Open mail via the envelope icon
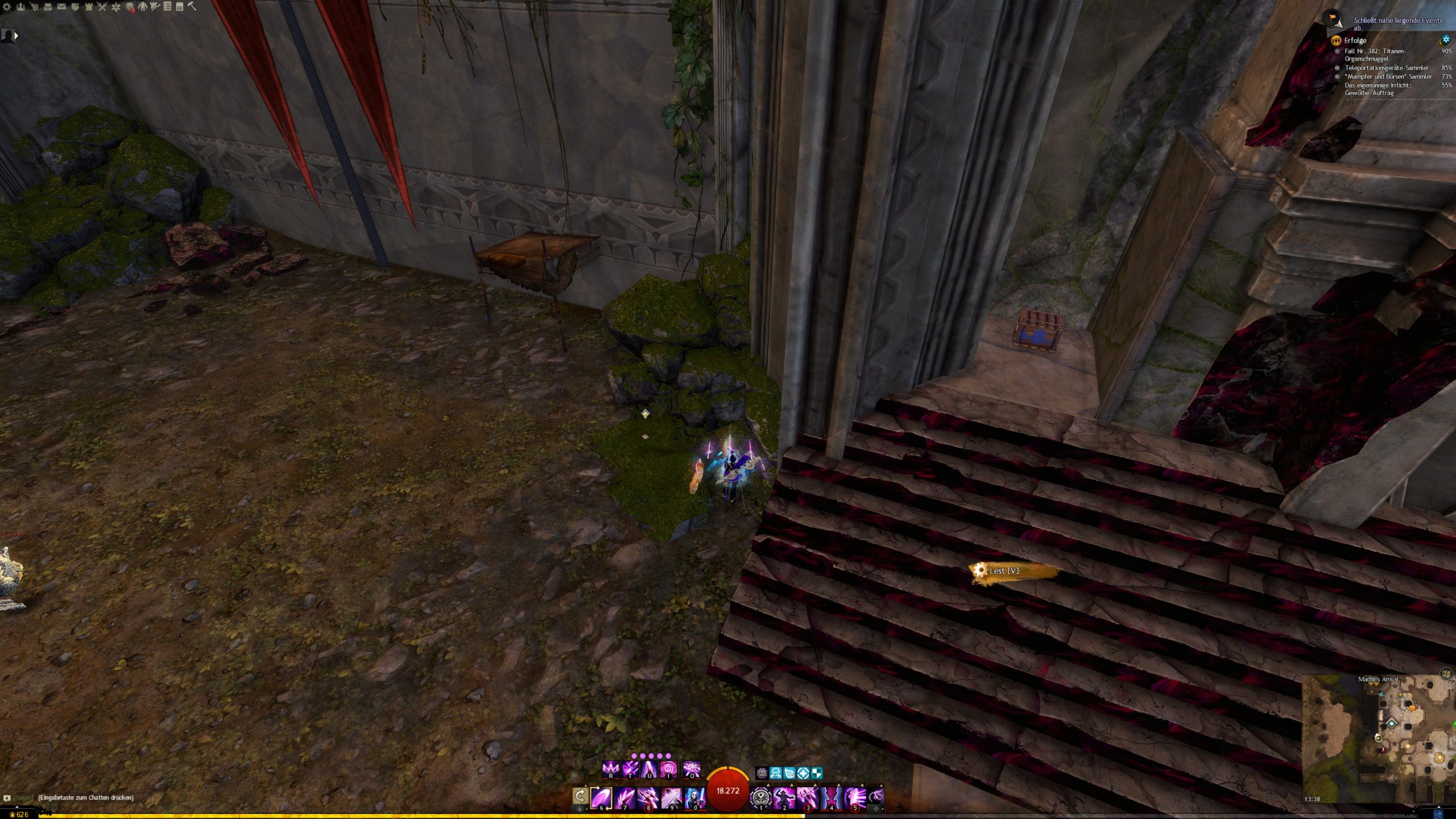Viewport: 1456px width, 819px height. [61, 7]
